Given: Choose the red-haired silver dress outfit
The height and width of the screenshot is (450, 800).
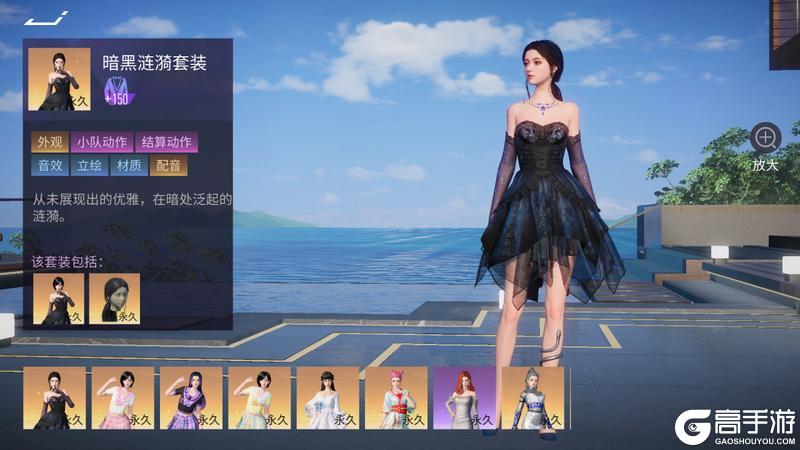Looking at the screenshot, I should point(464,398).
